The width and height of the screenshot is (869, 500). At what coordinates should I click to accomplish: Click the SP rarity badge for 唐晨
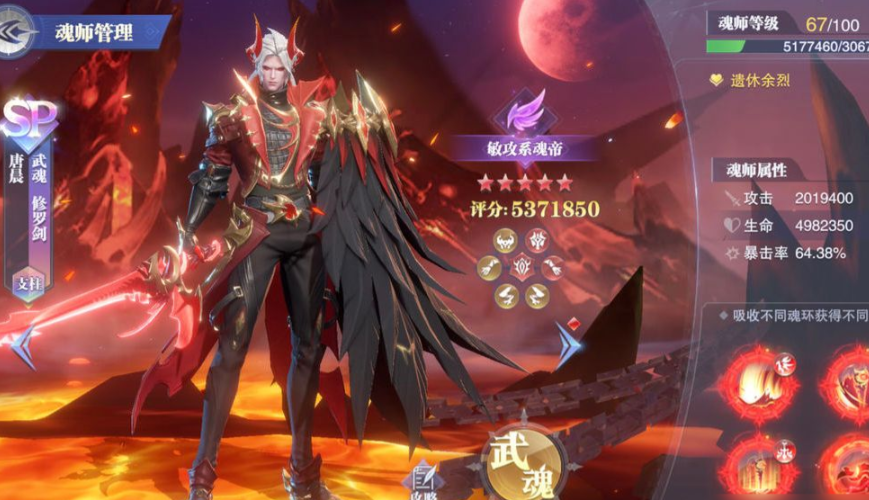30,120
